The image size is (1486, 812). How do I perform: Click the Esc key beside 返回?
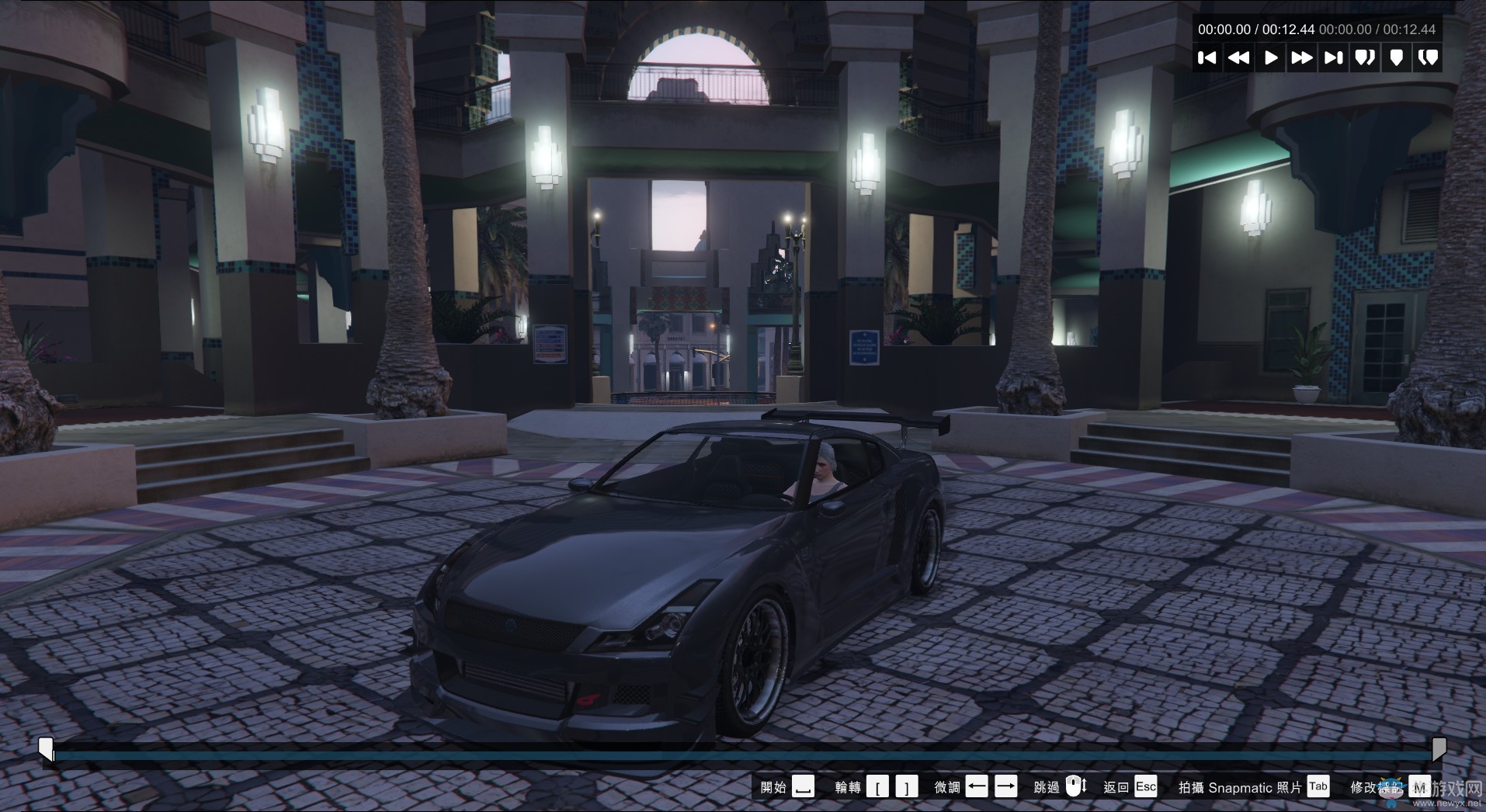tap(1145, 786)
